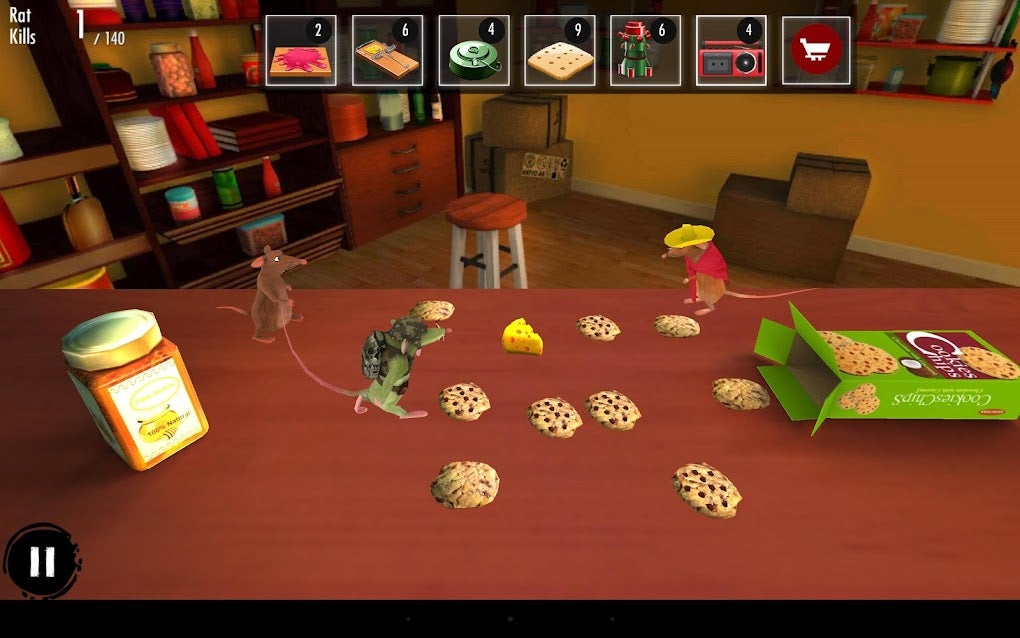Viewport: 1020px width, 638px height.
Task: Choose the red radio item
Action: click(x=731, y=50)
